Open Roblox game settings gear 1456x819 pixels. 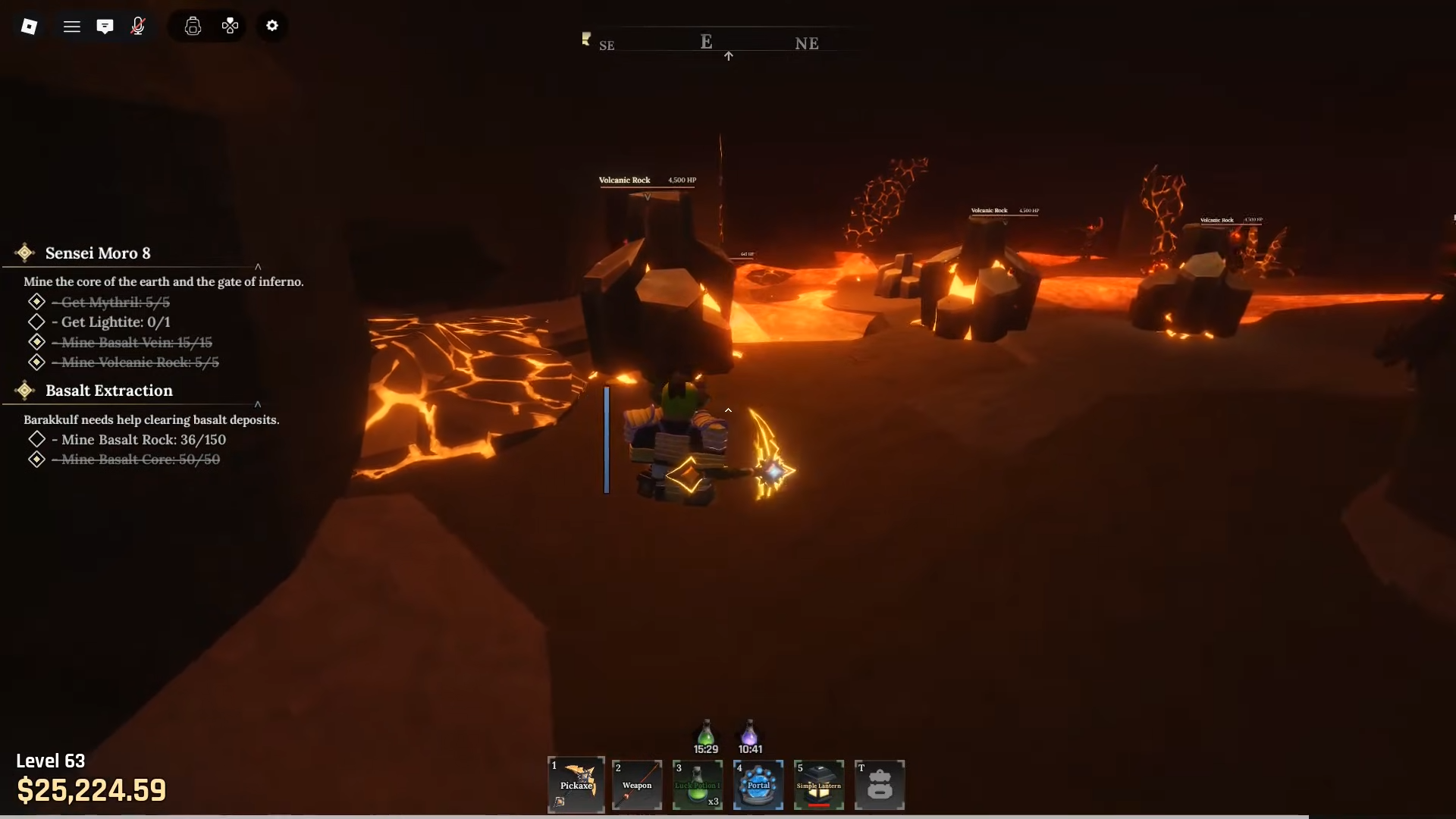[x=271, y=25]
